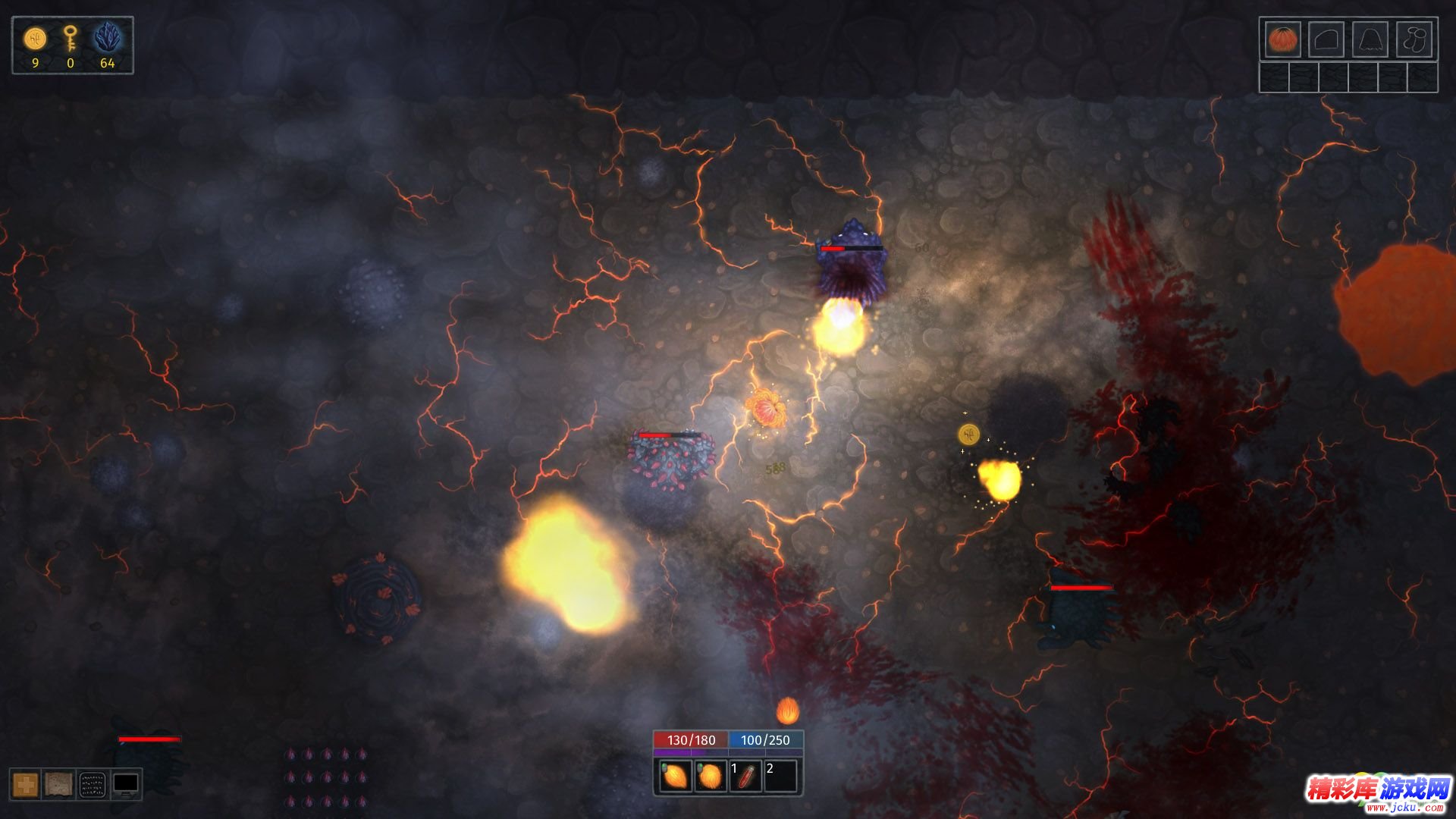Select the empty boots equipment slot

point(1414,39)
